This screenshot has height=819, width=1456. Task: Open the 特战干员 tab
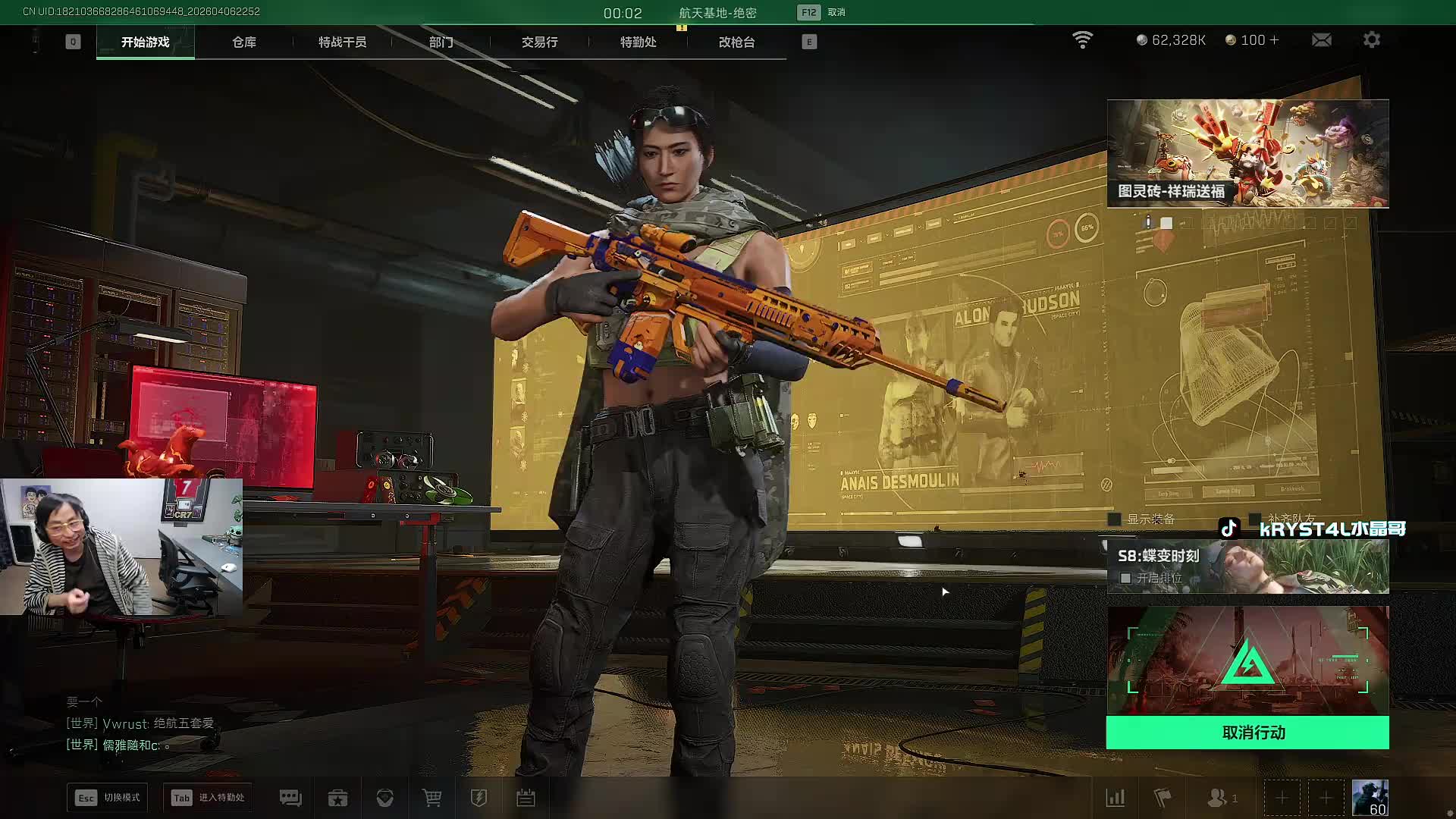pos(342,42)
